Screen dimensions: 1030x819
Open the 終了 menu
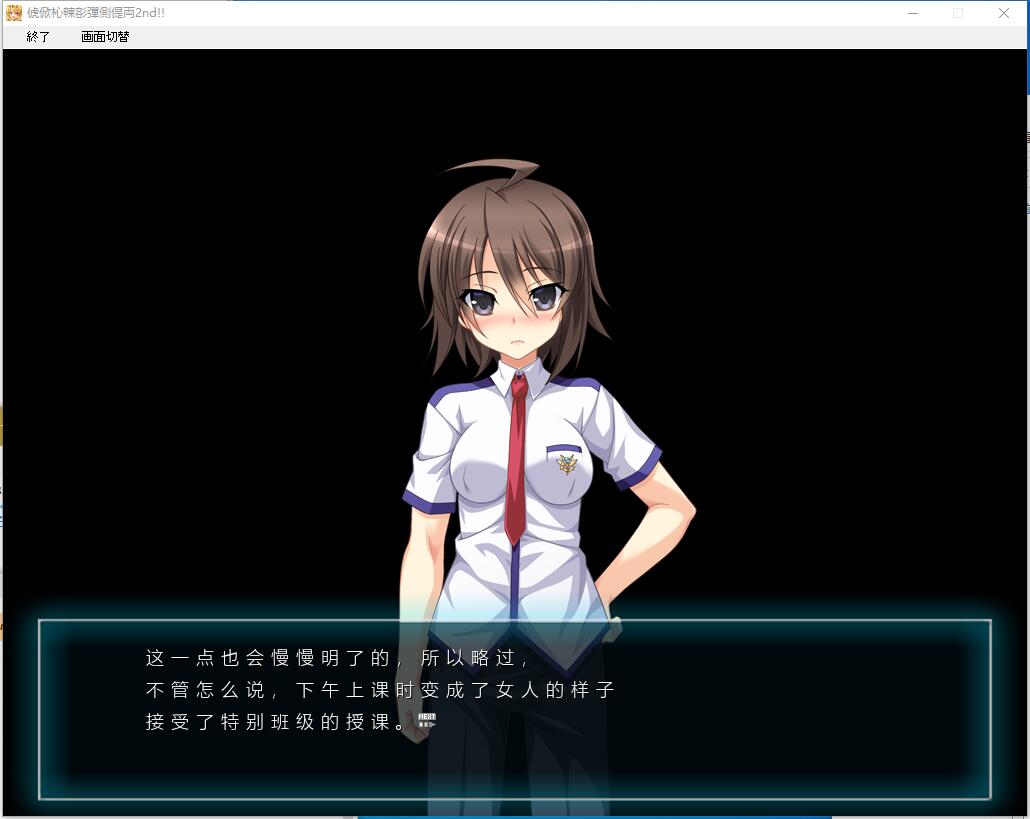[x=38, y=37]
